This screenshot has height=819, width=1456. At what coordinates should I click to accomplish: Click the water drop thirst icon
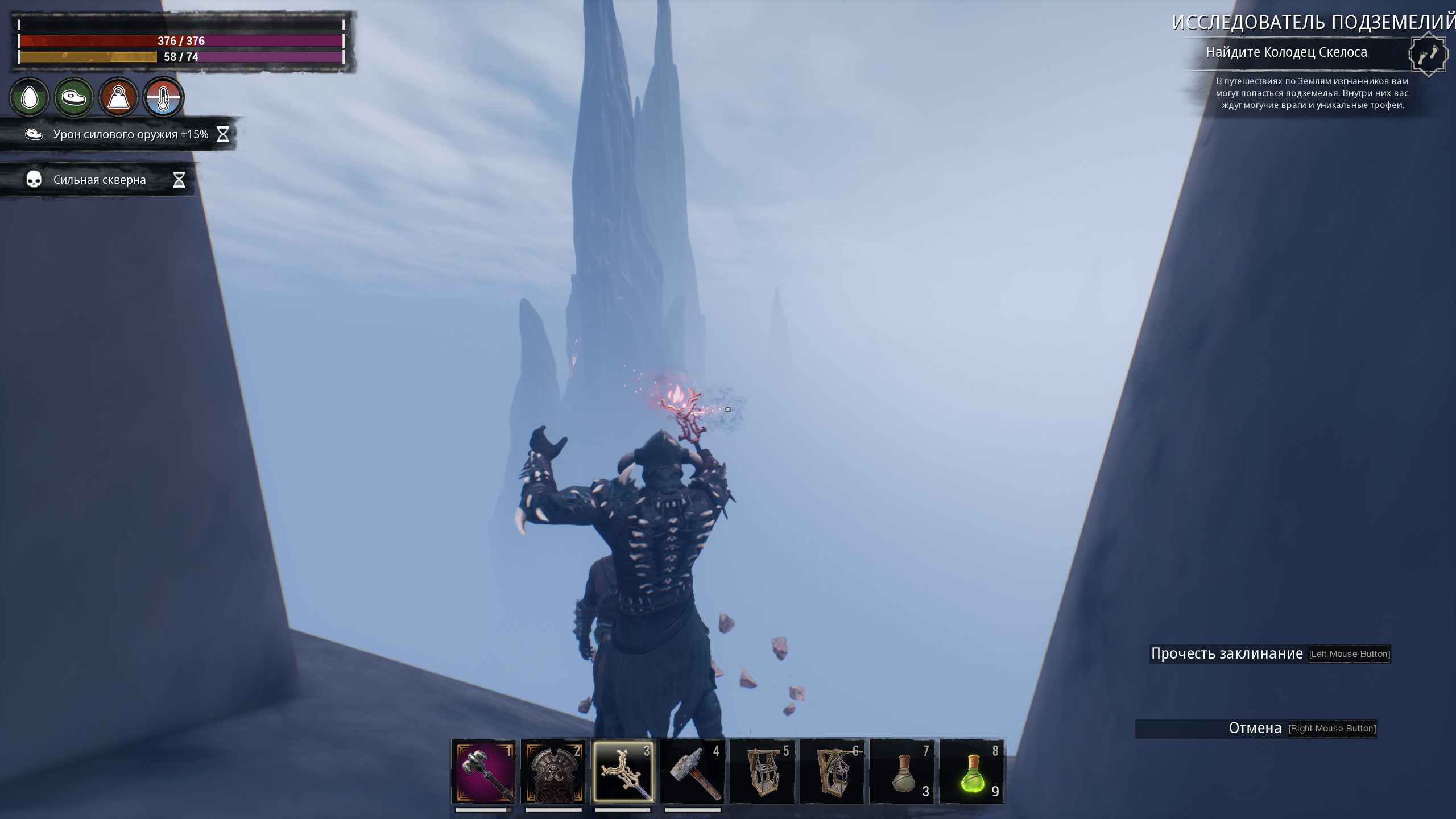pos(30,98)
